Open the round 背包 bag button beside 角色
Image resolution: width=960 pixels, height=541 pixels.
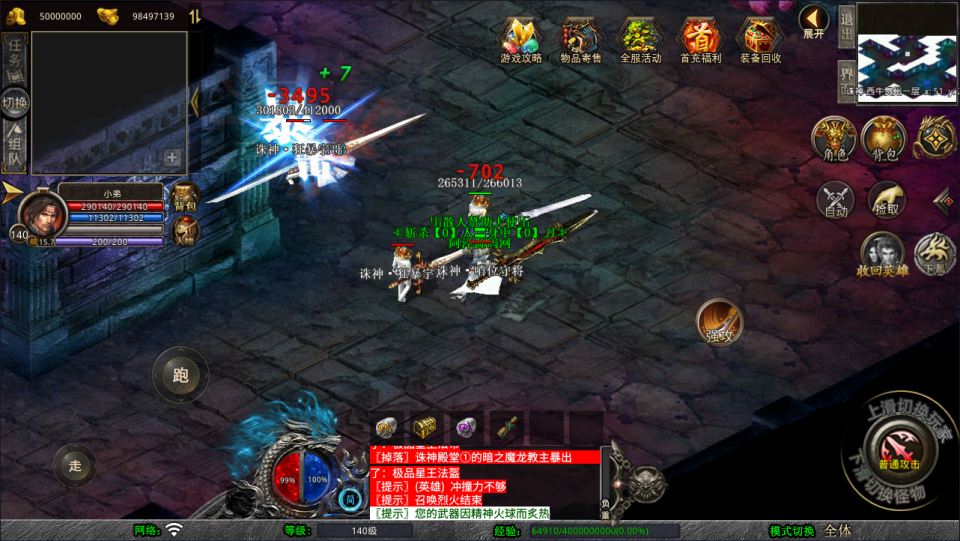coord(883,139)
